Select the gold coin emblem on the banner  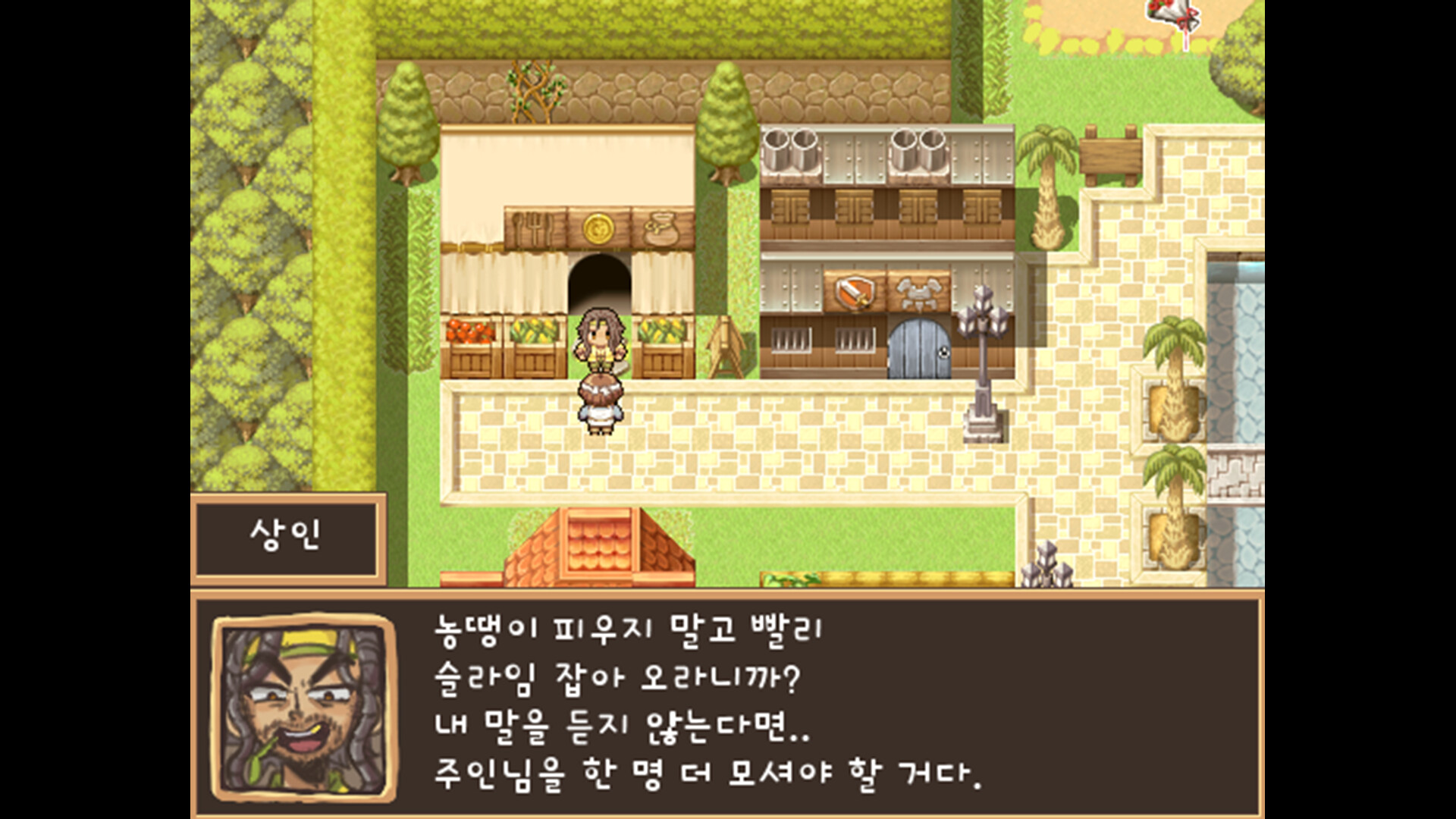[598, 226]
